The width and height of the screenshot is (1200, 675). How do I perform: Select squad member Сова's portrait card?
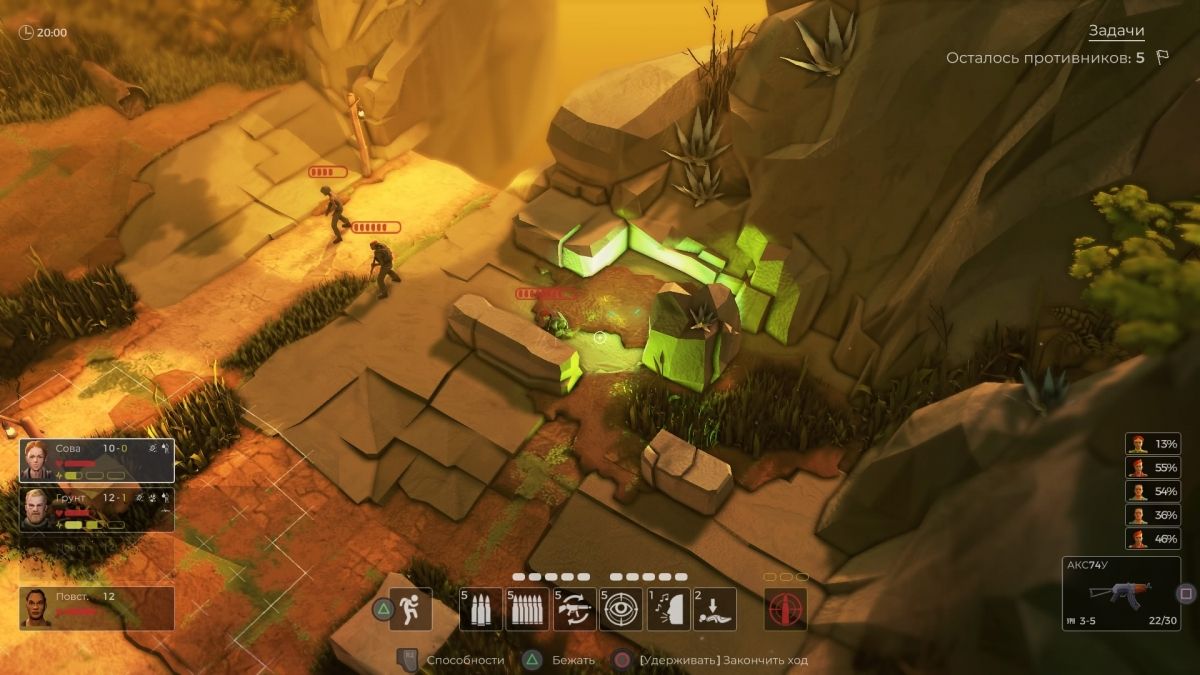(x=96, y=460)
